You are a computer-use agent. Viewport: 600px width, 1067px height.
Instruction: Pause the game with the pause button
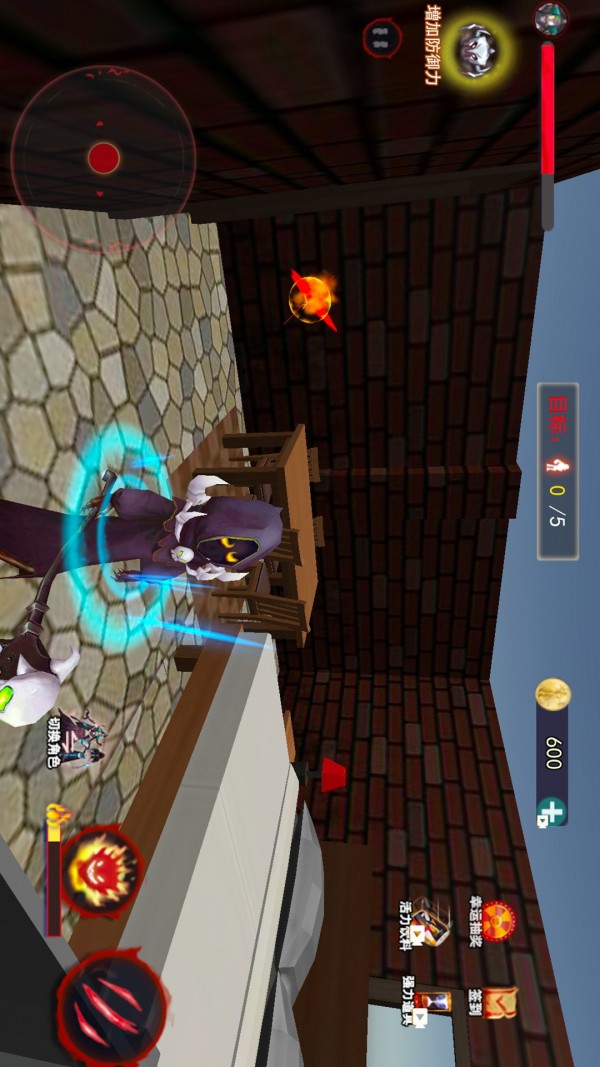(x=381, y=38)
